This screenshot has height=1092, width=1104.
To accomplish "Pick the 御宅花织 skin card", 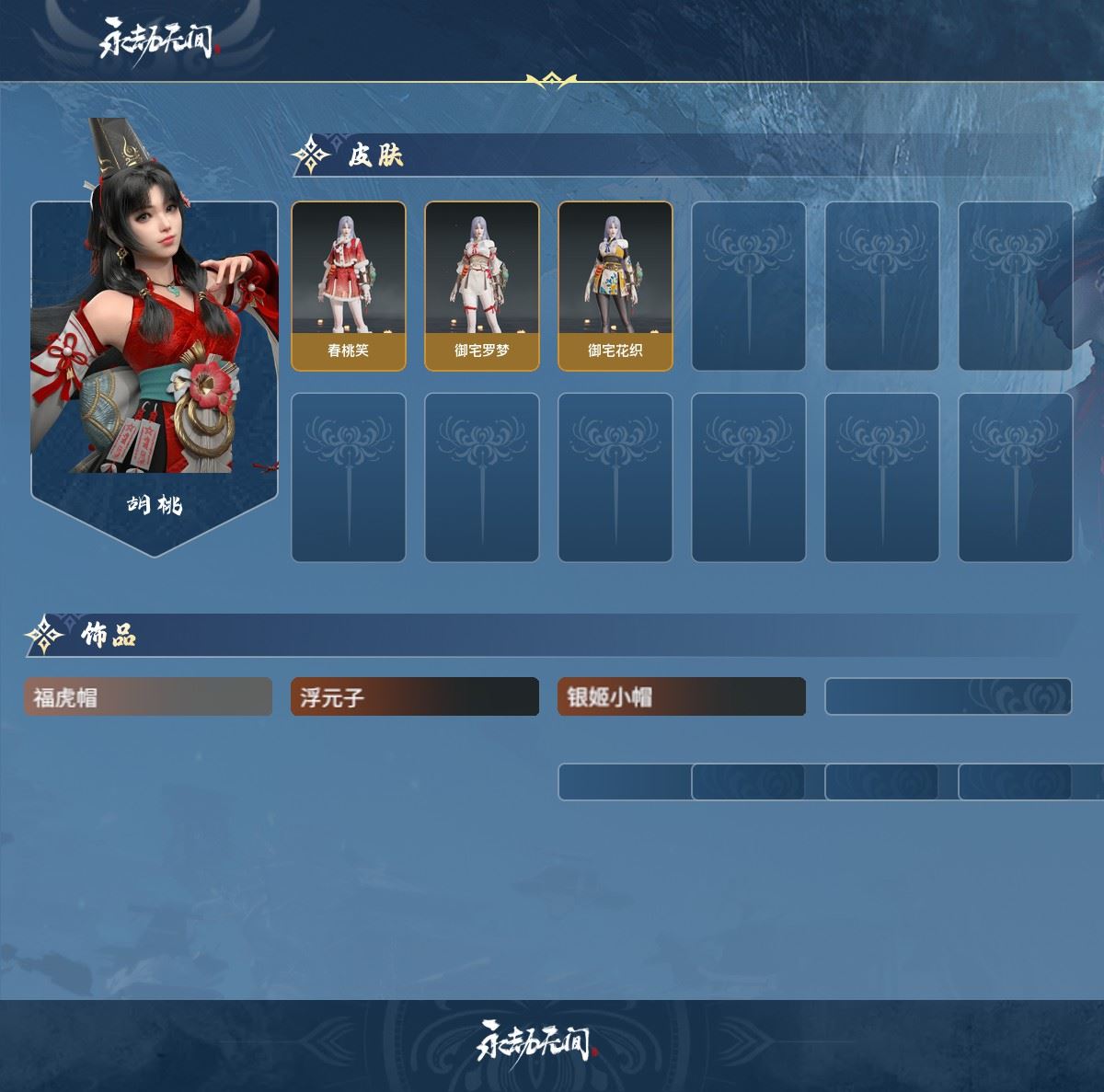I will pos(615,286).
